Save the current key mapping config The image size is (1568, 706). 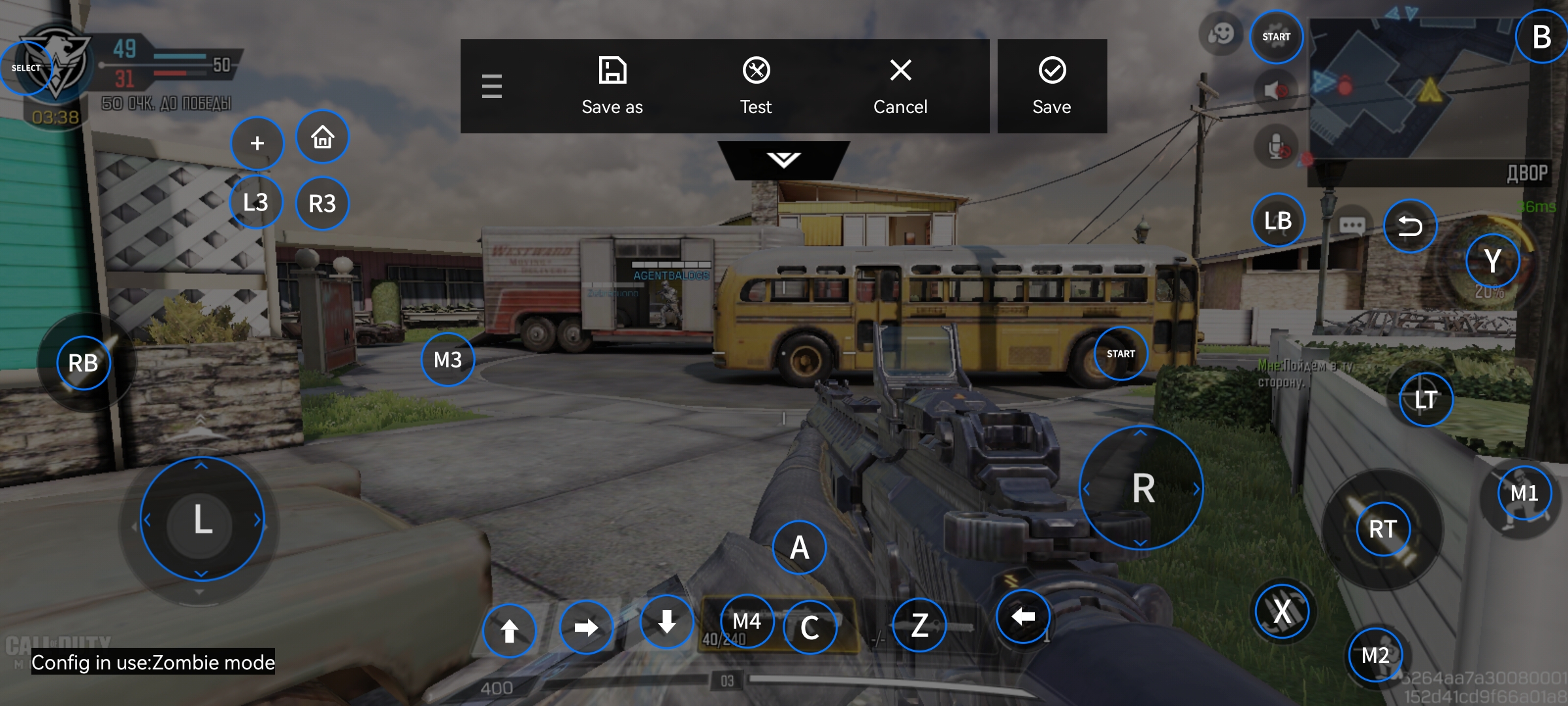tap(1052, 86)
